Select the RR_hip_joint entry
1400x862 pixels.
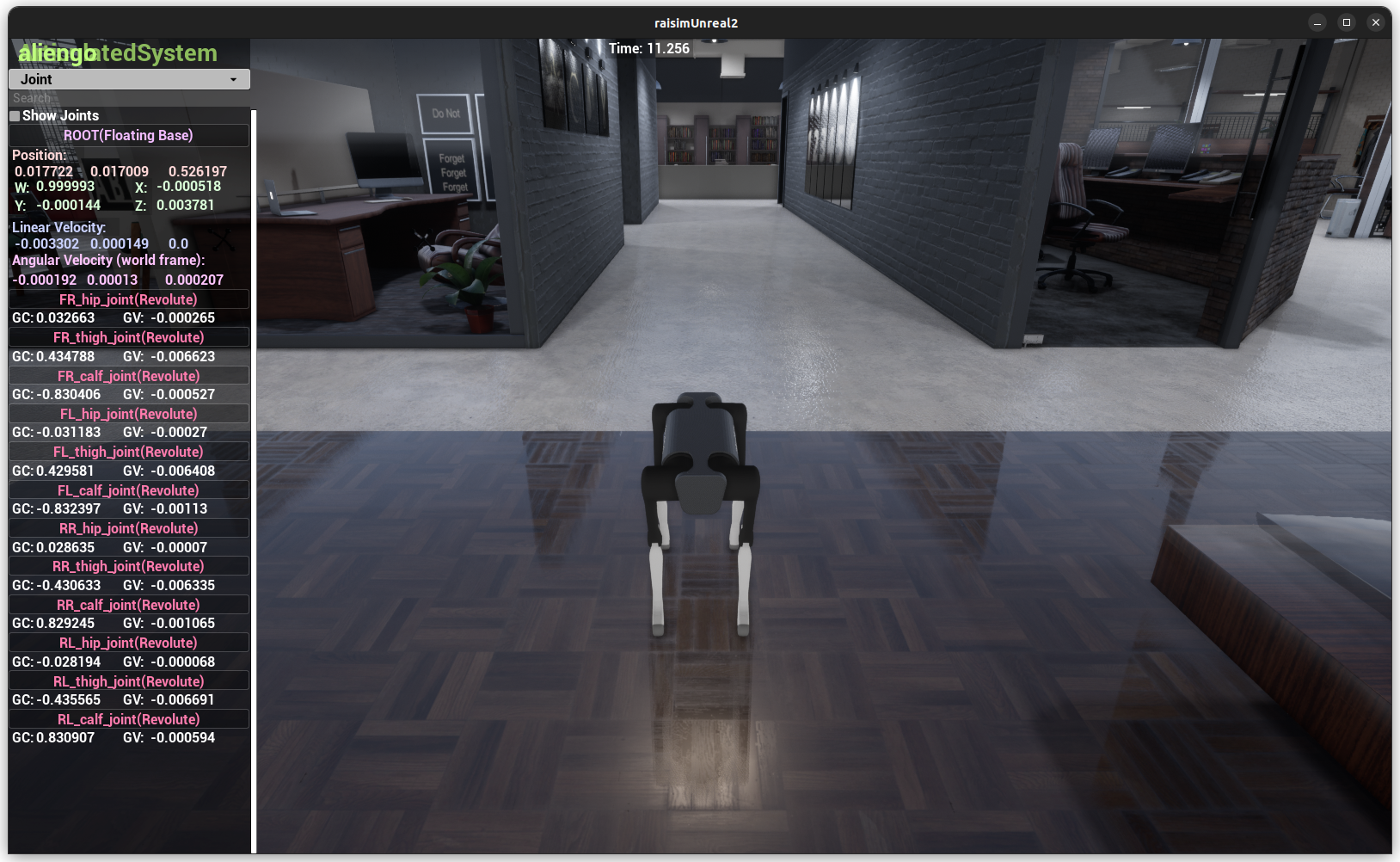128,527
